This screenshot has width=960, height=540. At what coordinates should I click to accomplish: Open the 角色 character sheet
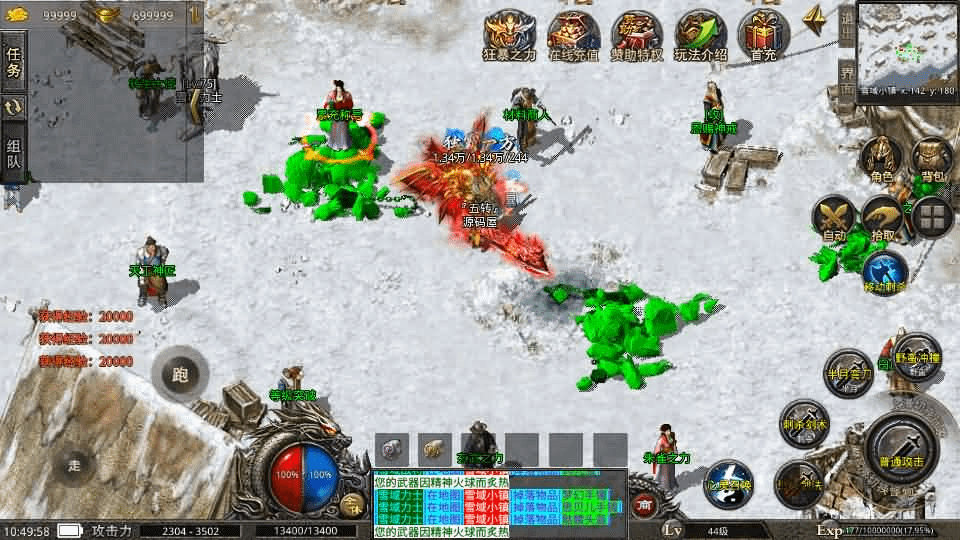click(x=881, y=160)
